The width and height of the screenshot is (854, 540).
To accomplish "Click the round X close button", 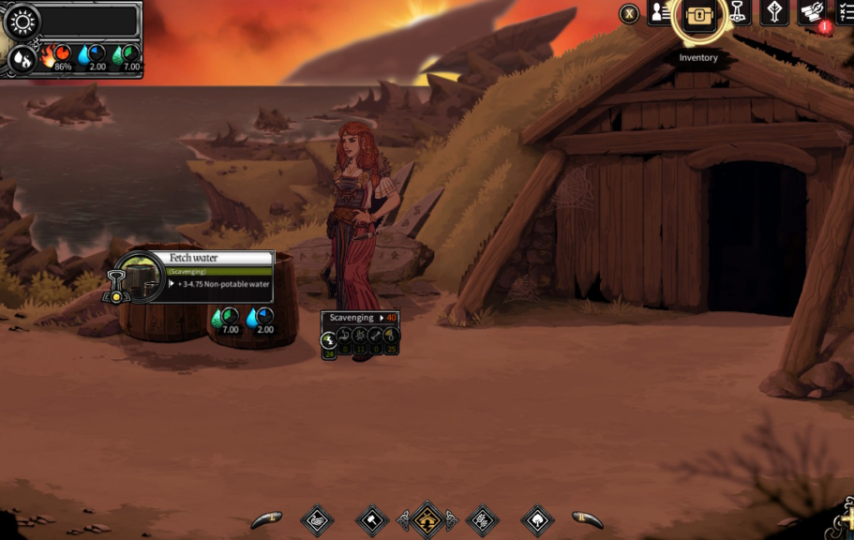I will pos(629,14).
